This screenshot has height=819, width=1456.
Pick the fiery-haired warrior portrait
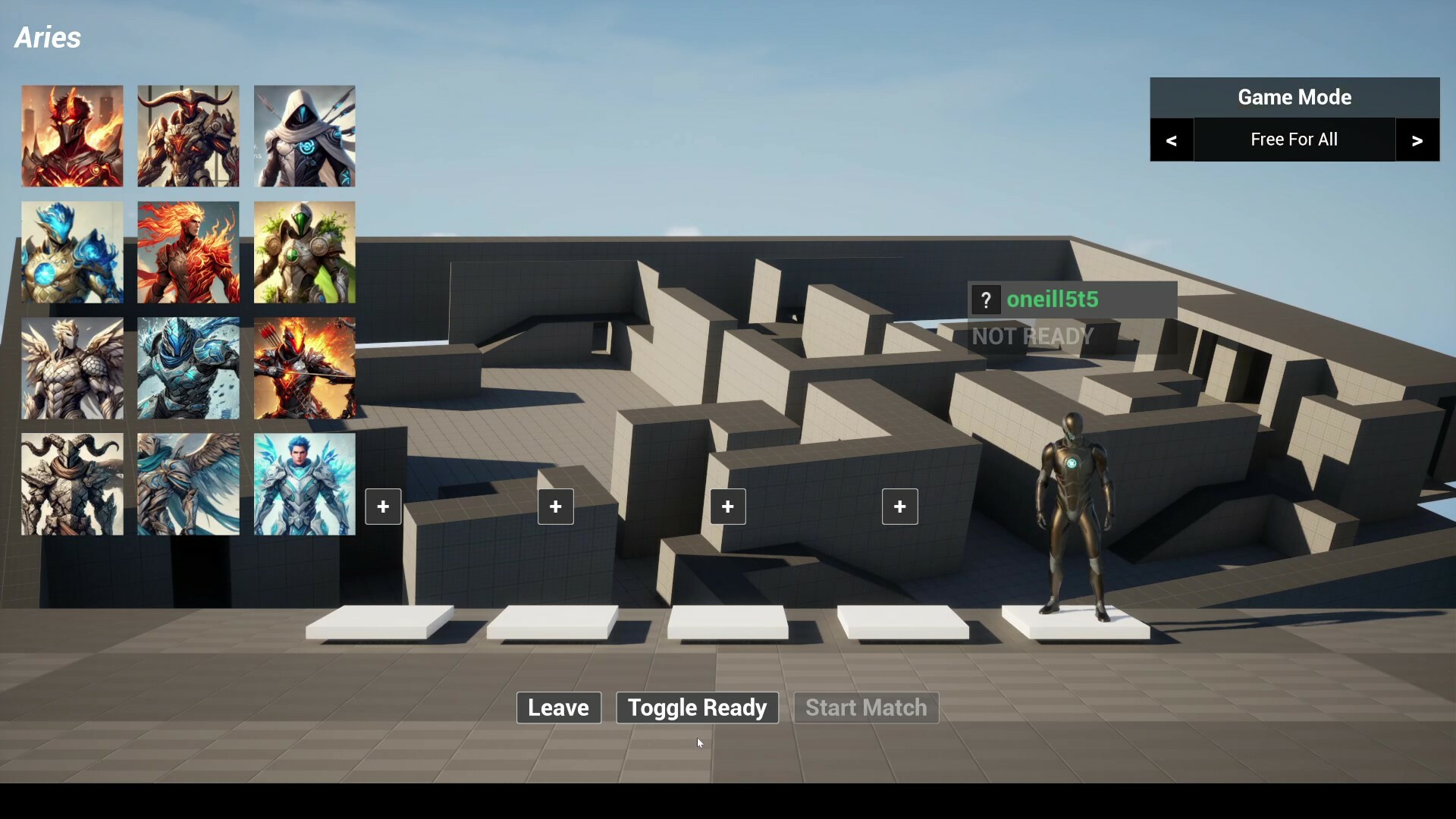[x=188, y=253]
